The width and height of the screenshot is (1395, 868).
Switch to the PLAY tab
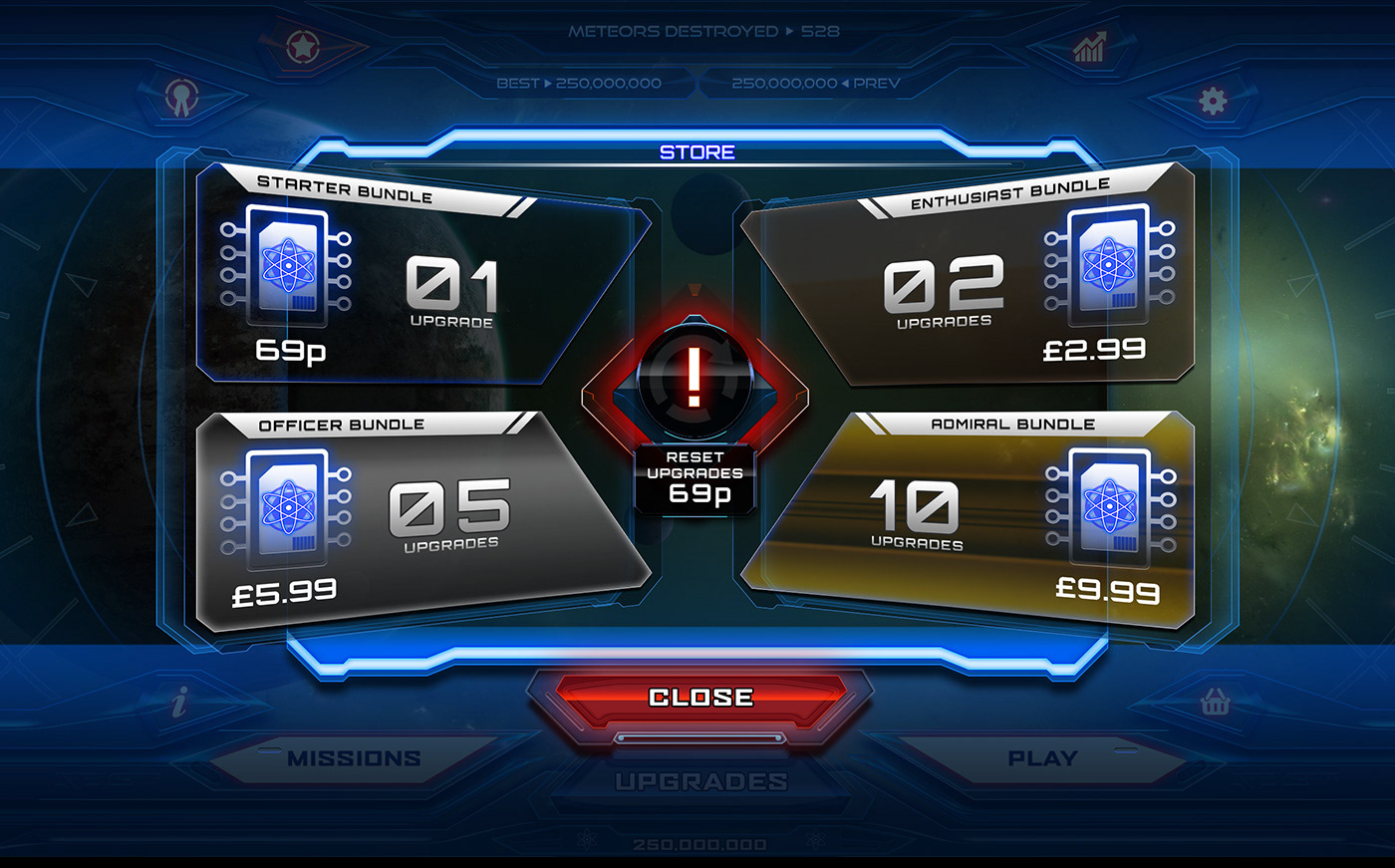point(1044,757)
